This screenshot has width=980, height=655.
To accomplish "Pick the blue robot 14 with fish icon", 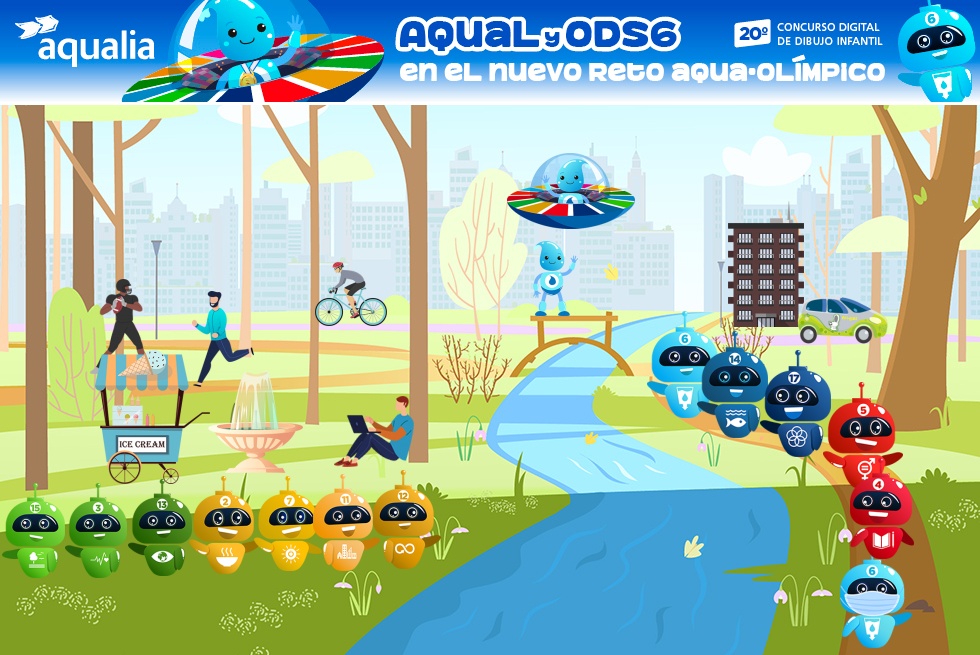I will click(x=734, y=388).
